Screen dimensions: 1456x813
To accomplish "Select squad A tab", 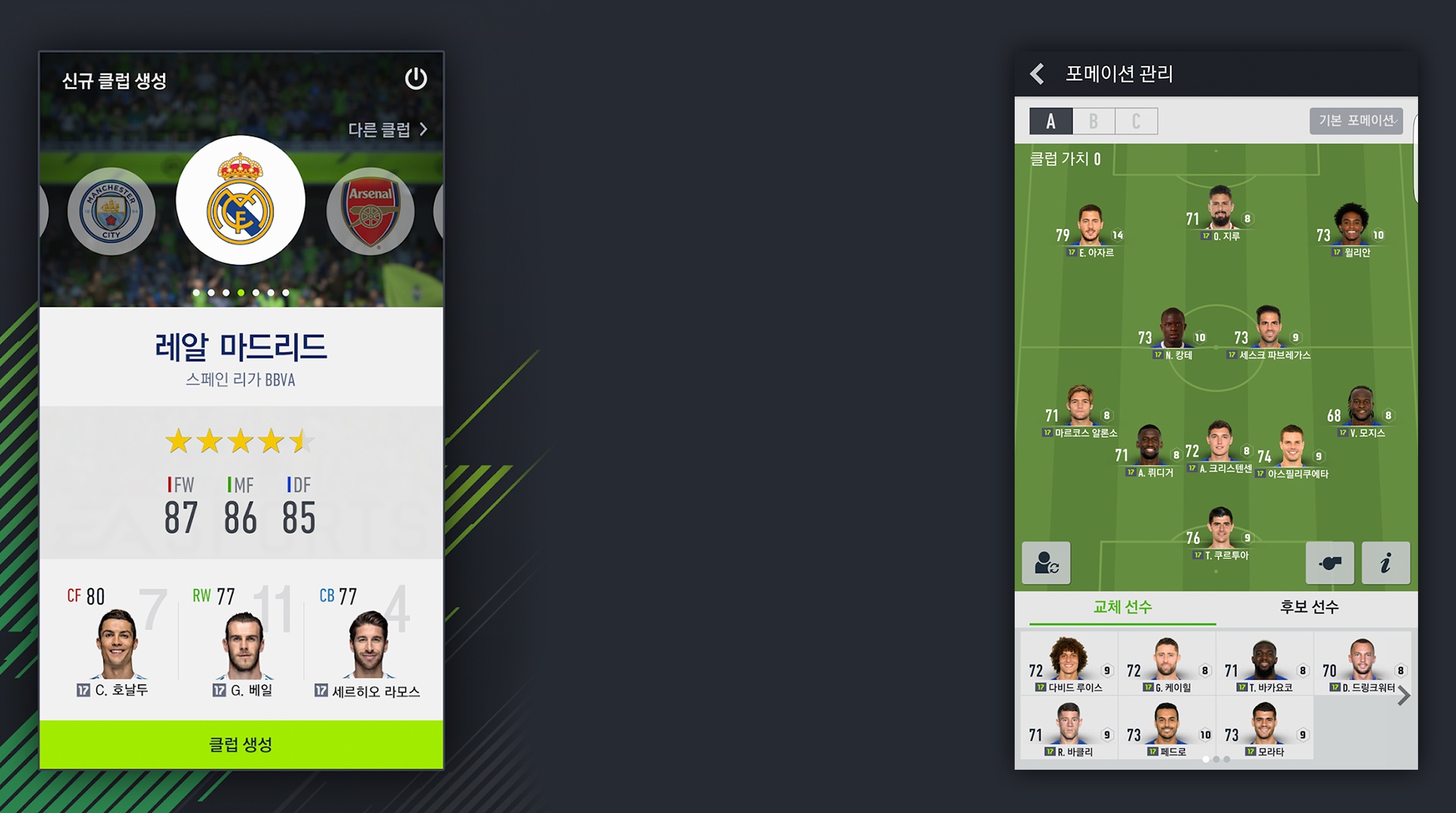I will click(x=1050, y=121).
